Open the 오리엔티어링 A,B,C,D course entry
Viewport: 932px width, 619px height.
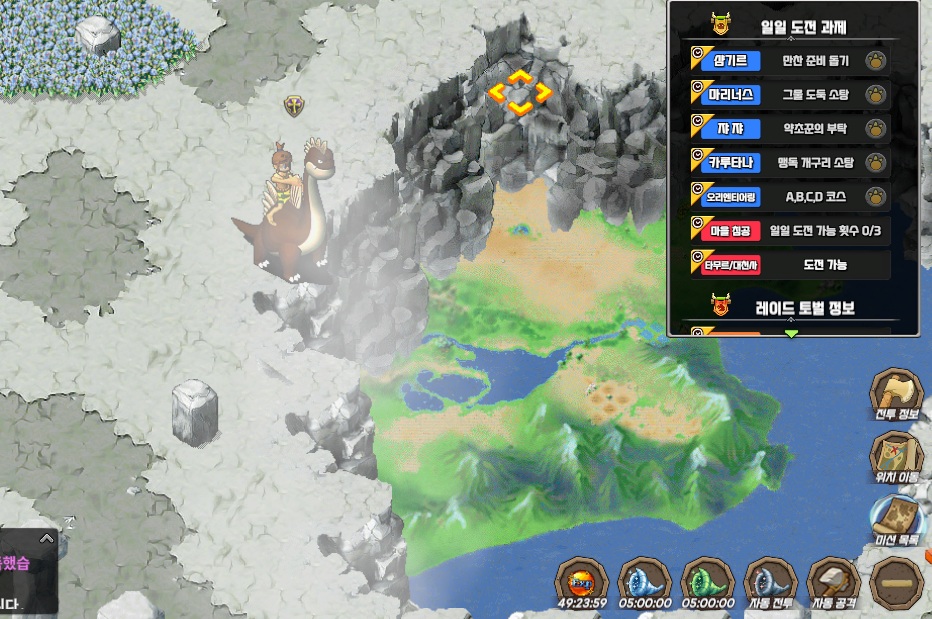click(x=788, y=196)
